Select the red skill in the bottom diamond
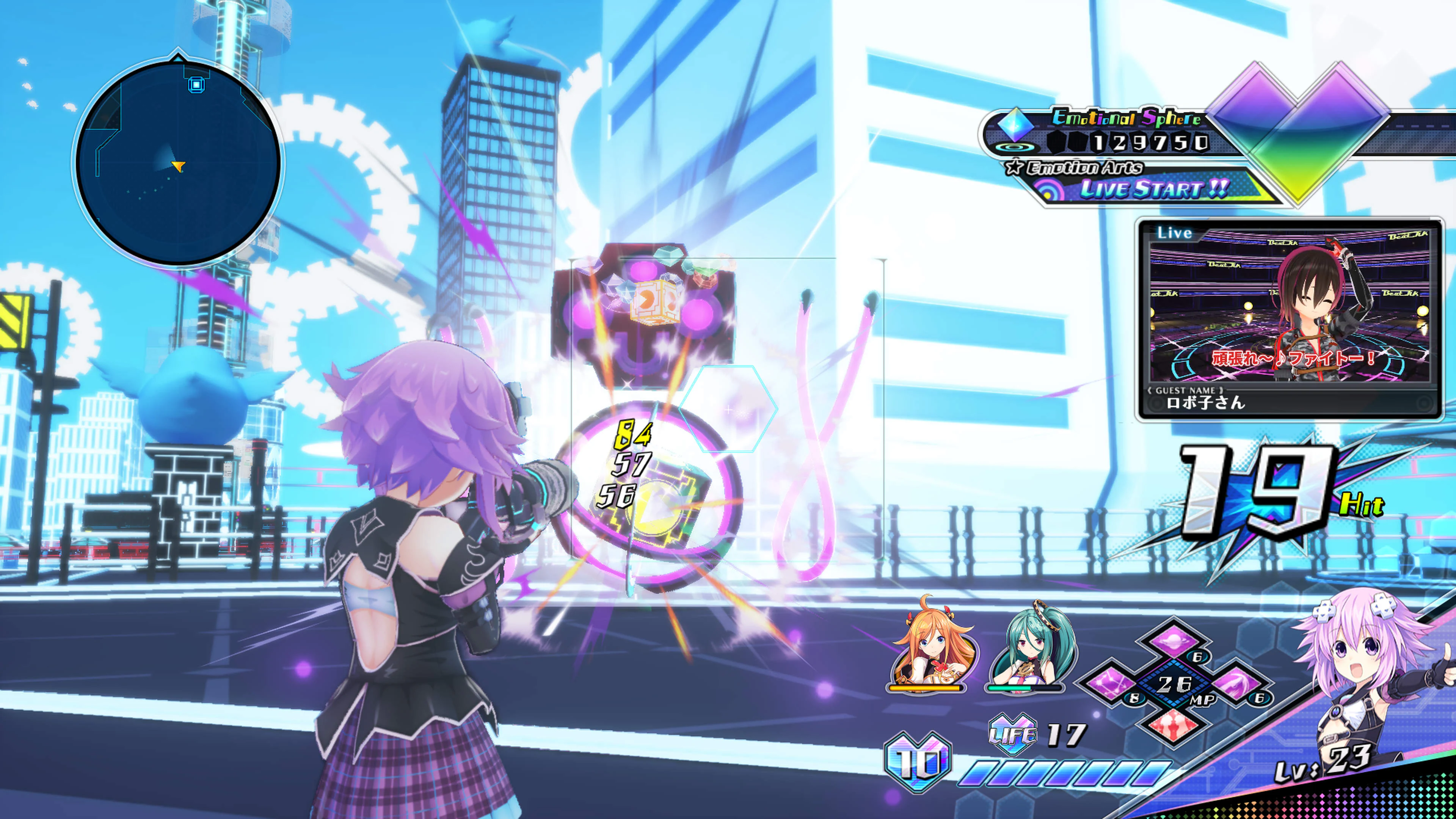 (x=1175, y=723)
